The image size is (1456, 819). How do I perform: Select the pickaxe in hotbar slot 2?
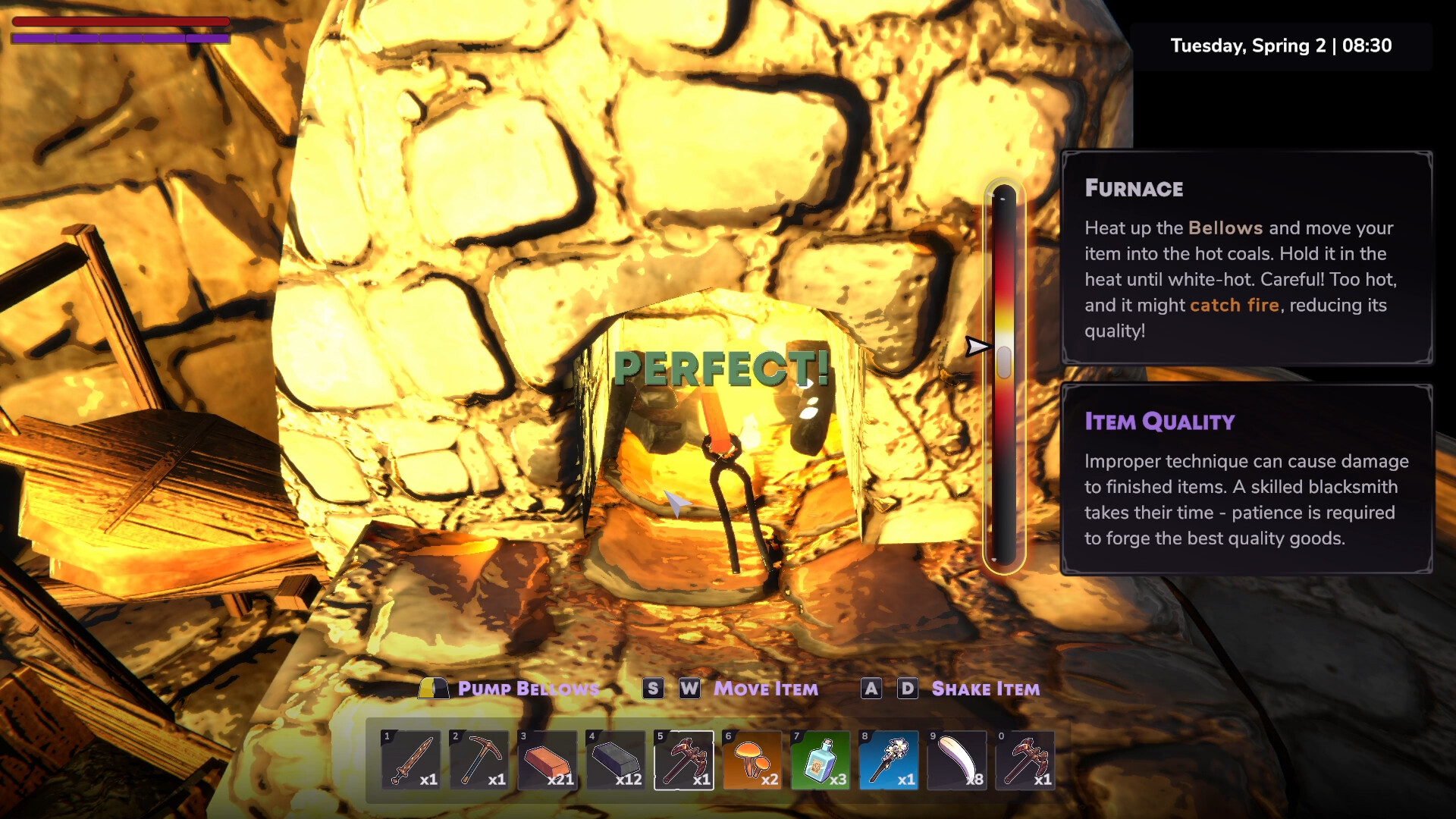pyautogui.click(x=479, y=761)
